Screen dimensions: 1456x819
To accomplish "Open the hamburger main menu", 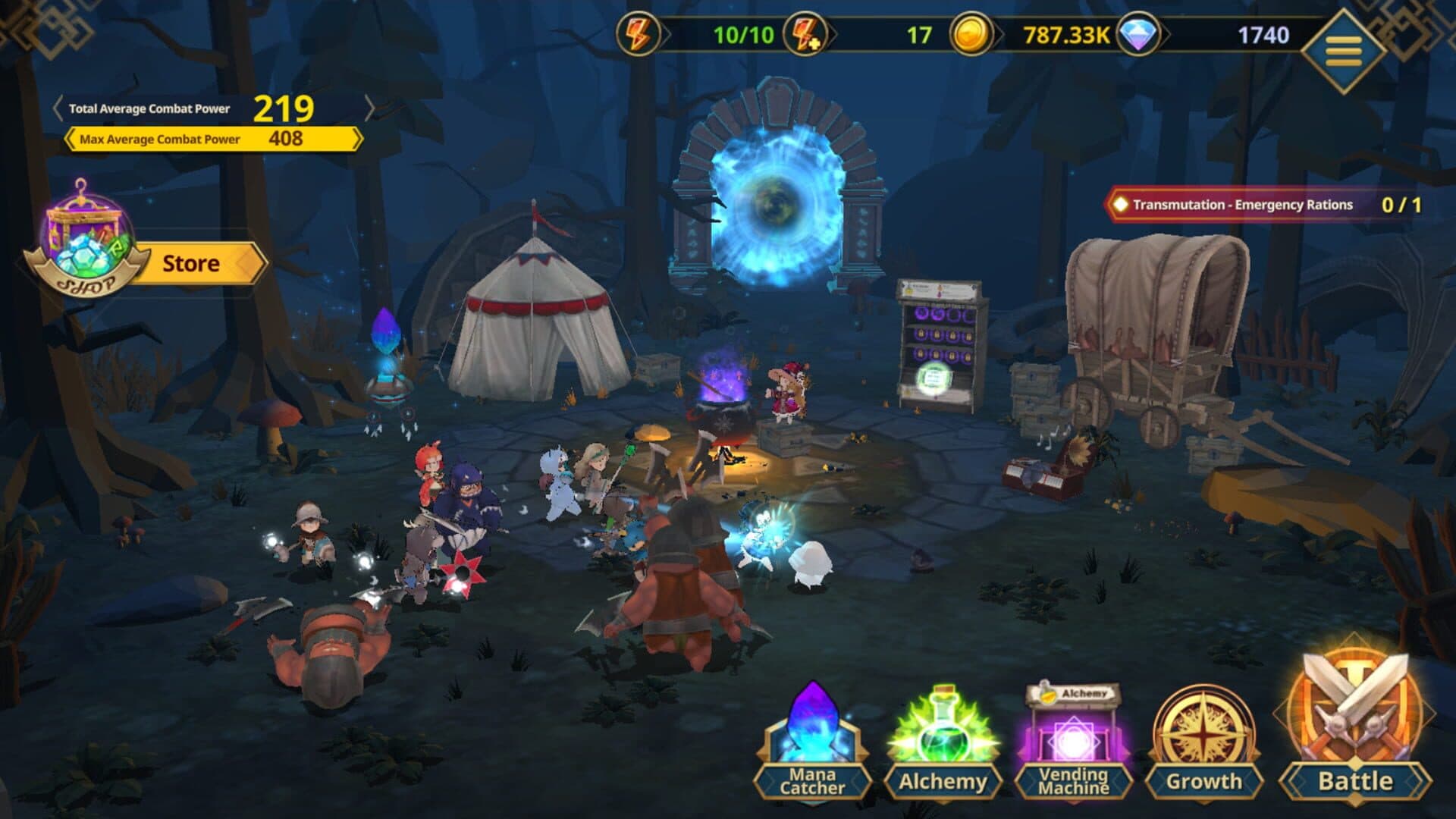I will [1343, 50].
